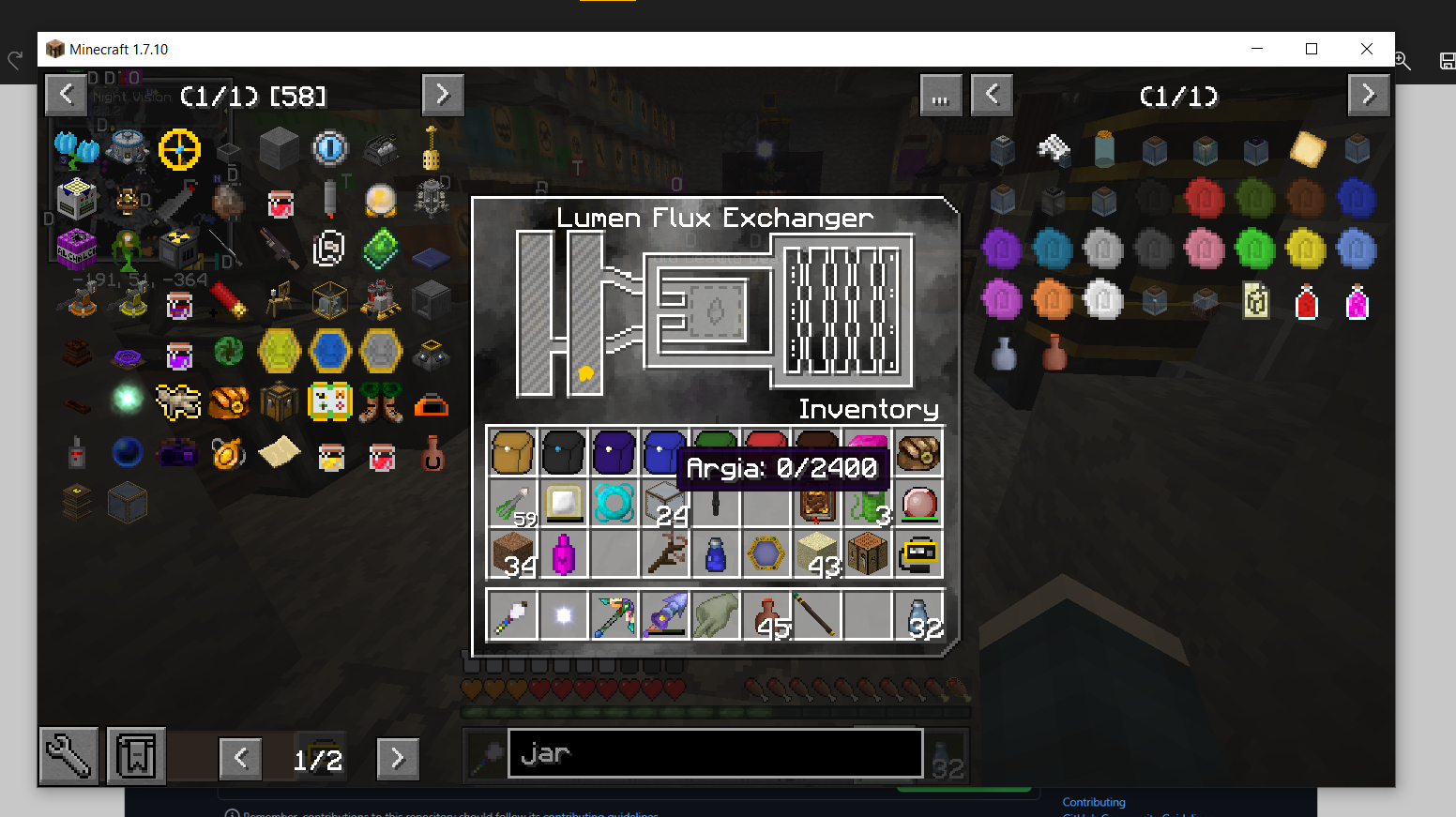Go to next page of NEI items
This screenshot has width=1456, height=817.
[x=443, y=95]
